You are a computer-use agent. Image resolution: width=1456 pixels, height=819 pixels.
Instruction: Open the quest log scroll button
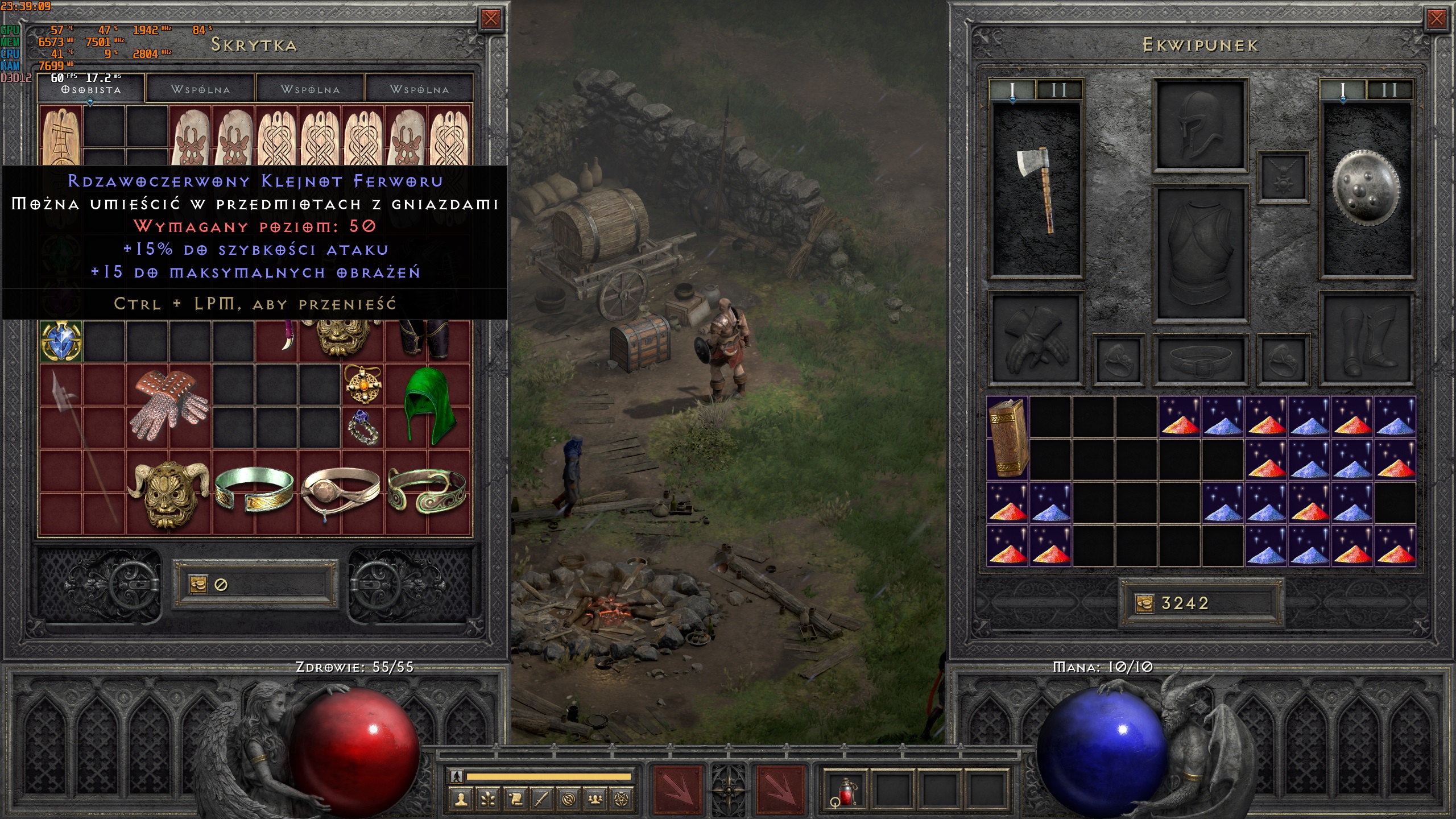point(515,799)
